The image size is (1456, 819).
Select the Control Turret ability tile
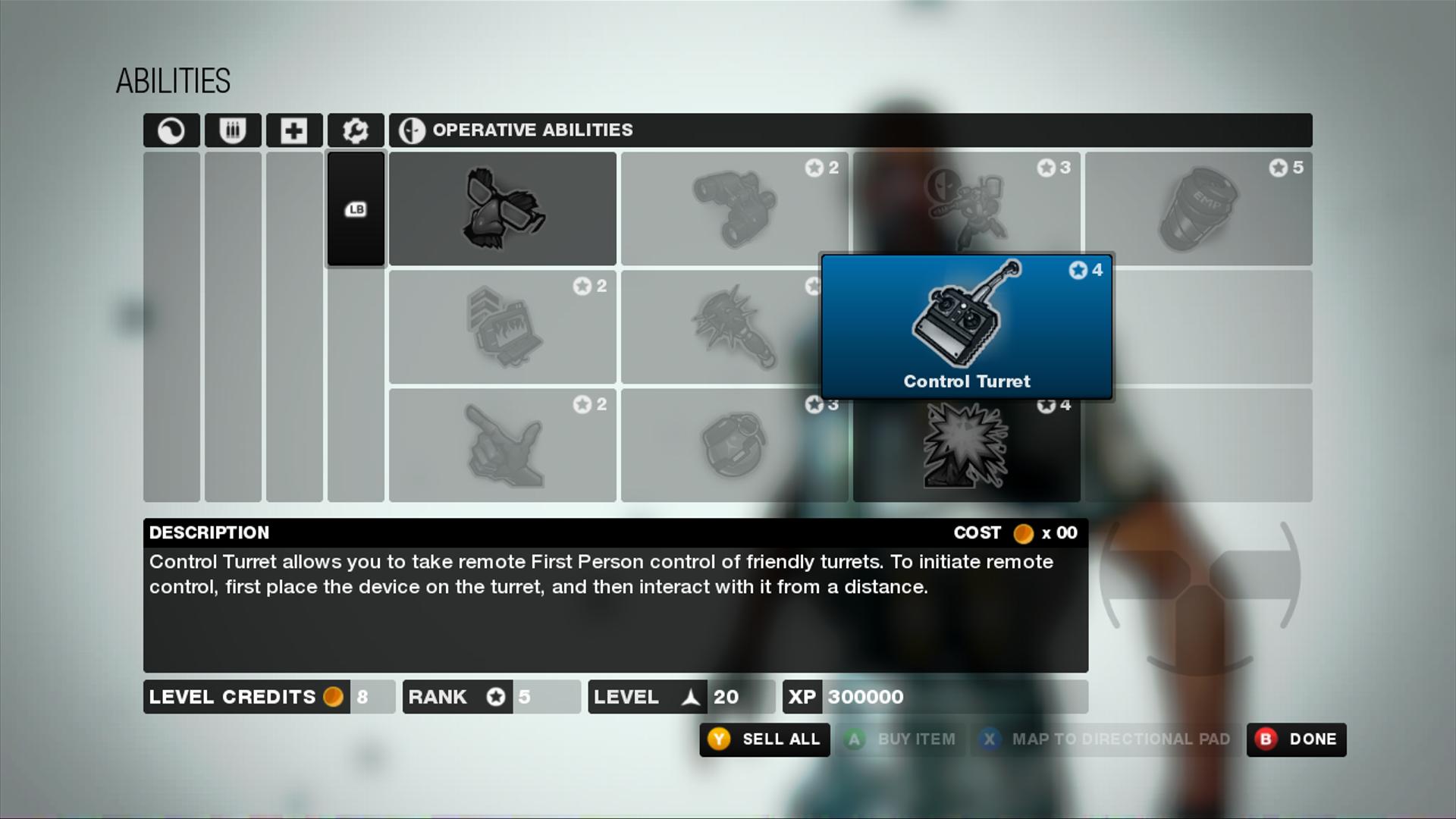(966, 326)
